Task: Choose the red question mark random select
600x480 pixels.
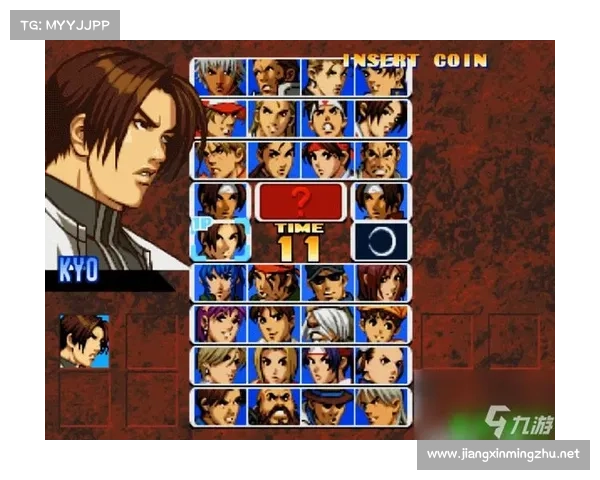Action: coord(300,201)
